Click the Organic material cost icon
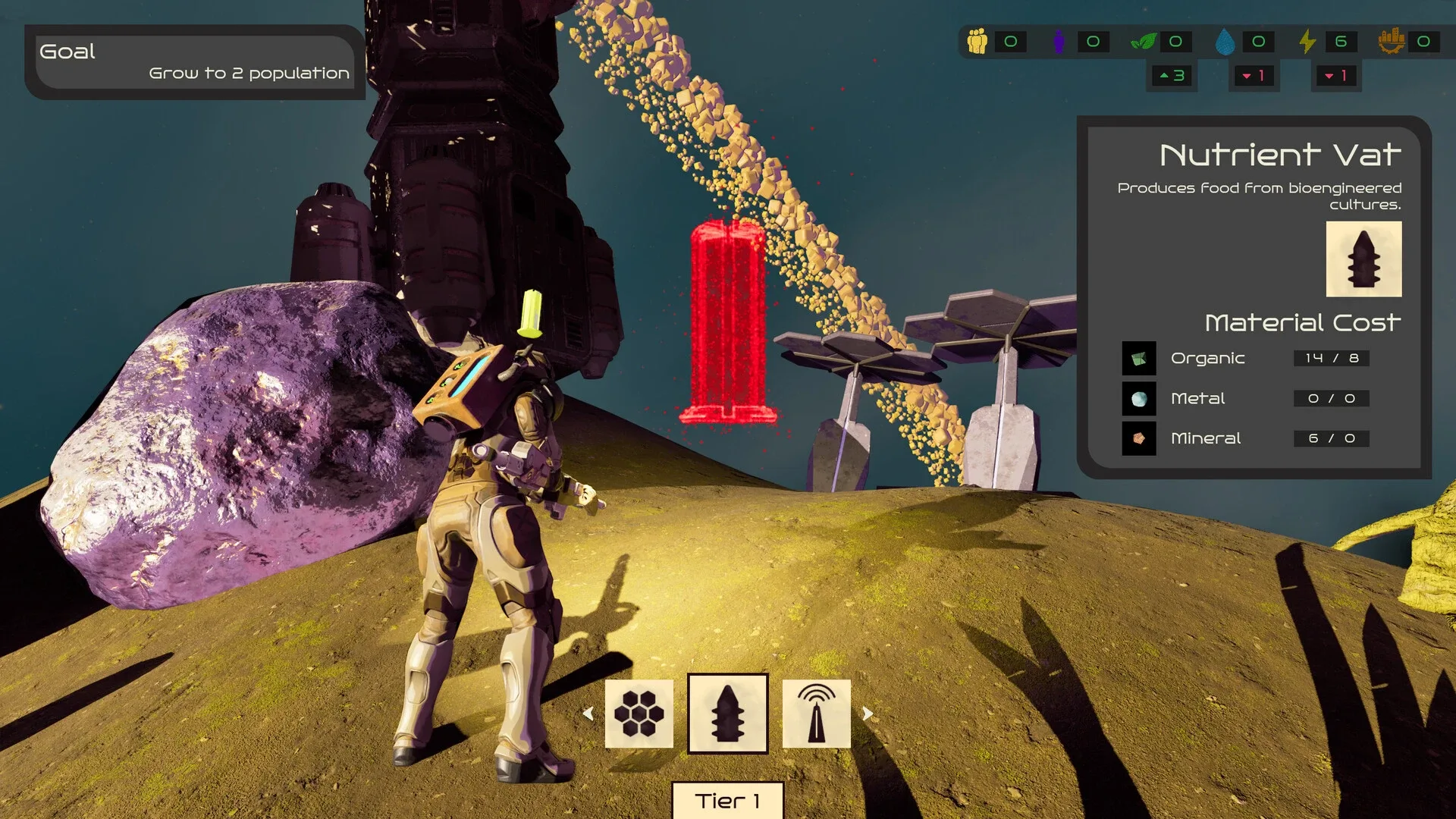The height and width of the screenshot is (819, 1456). [x=1139, y=359]
